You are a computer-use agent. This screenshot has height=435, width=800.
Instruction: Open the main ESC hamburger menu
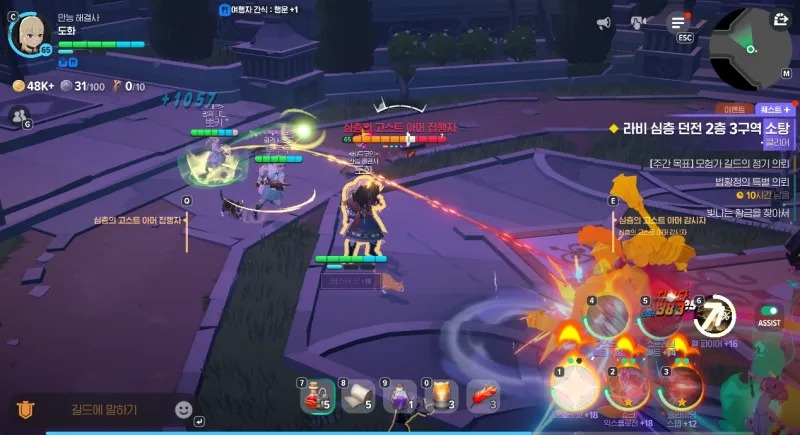(x=679, y=22)
